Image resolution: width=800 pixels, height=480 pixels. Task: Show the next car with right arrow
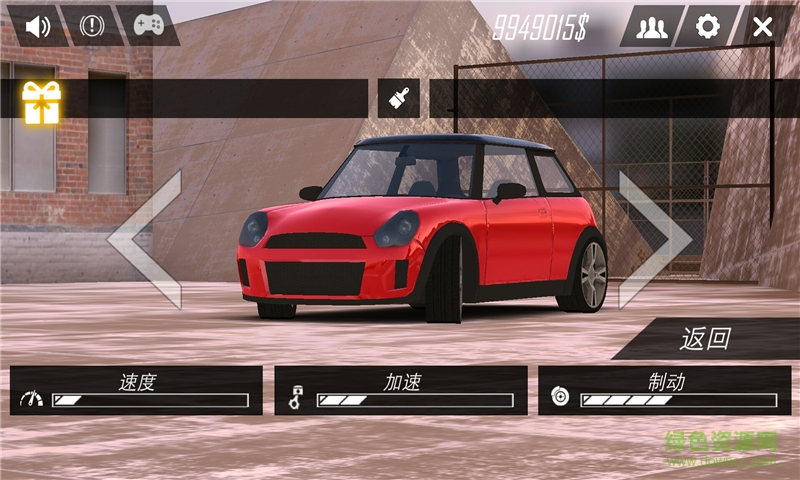coord(653,240)
